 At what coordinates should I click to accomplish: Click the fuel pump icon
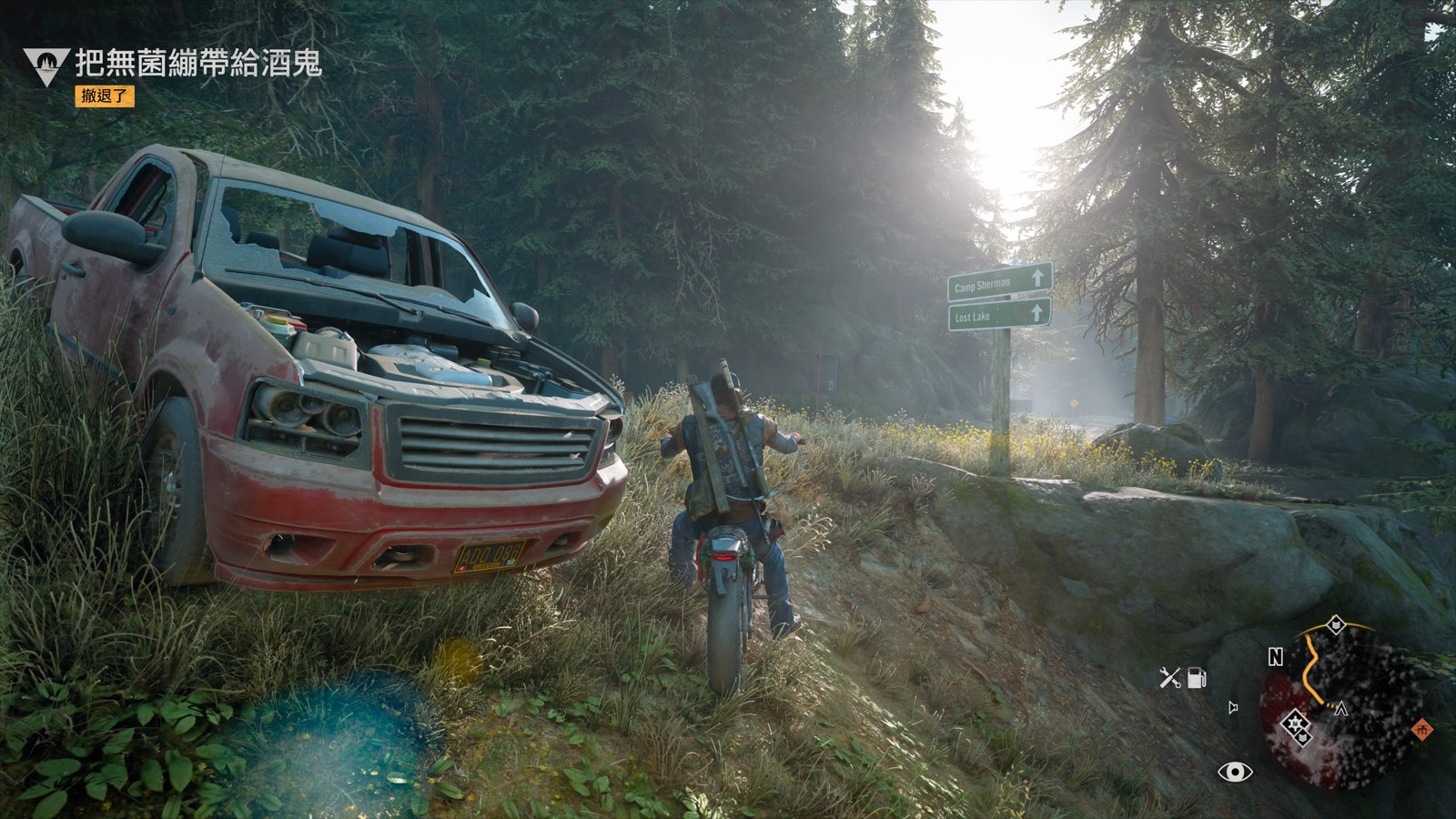(x=1198, y=677)
